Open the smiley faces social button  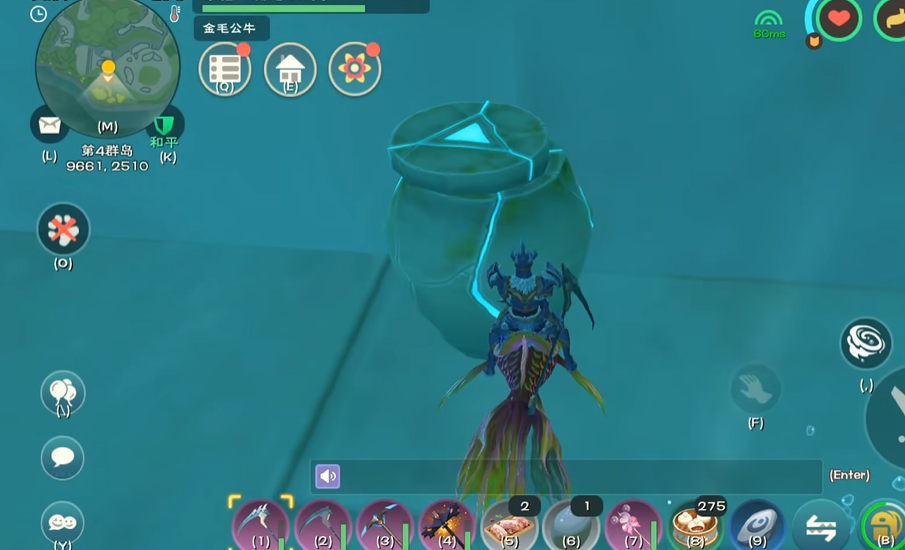(x=62, y=522)
